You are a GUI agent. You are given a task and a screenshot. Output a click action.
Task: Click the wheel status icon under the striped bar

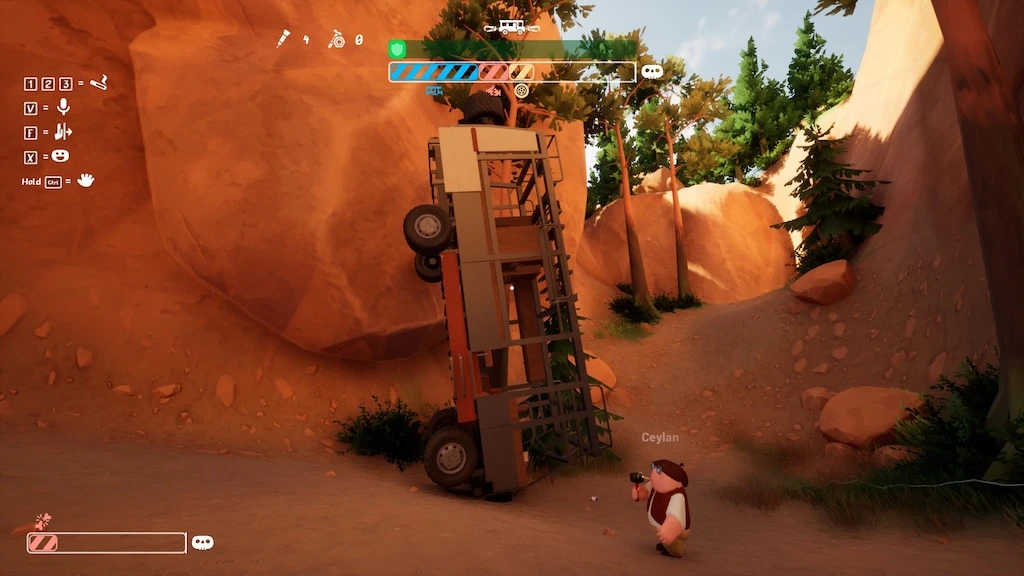click(x=521, y=90)
